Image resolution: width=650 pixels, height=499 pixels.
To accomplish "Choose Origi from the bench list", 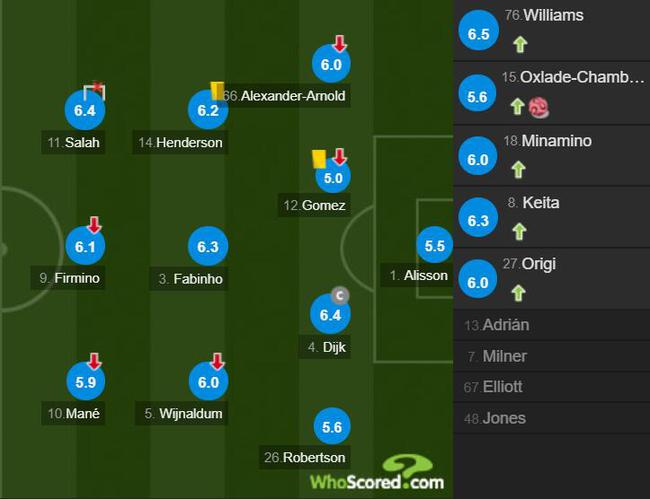I will [551, 279].
